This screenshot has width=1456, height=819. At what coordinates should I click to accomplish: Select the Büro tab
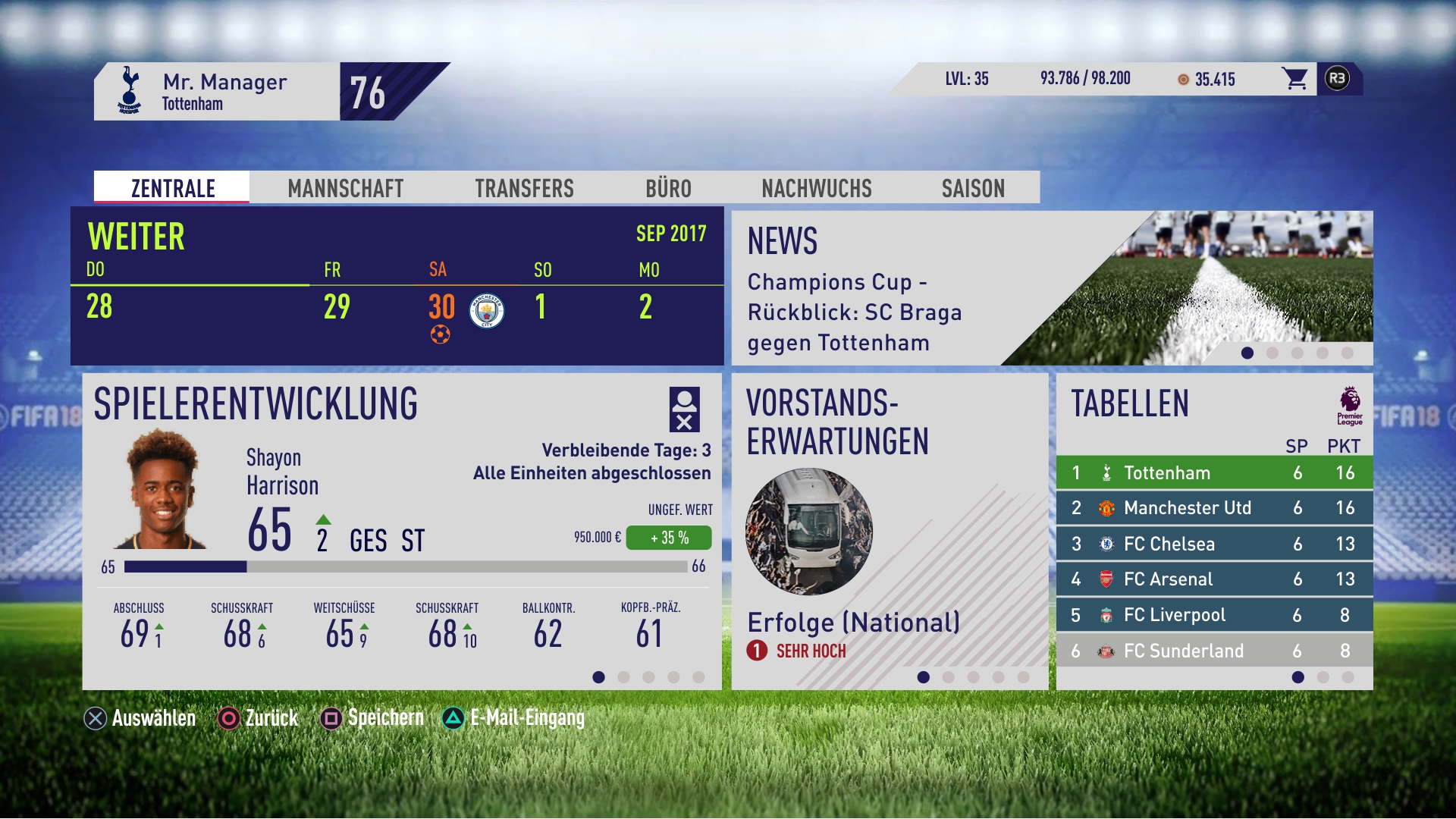(x=668, y=188)
